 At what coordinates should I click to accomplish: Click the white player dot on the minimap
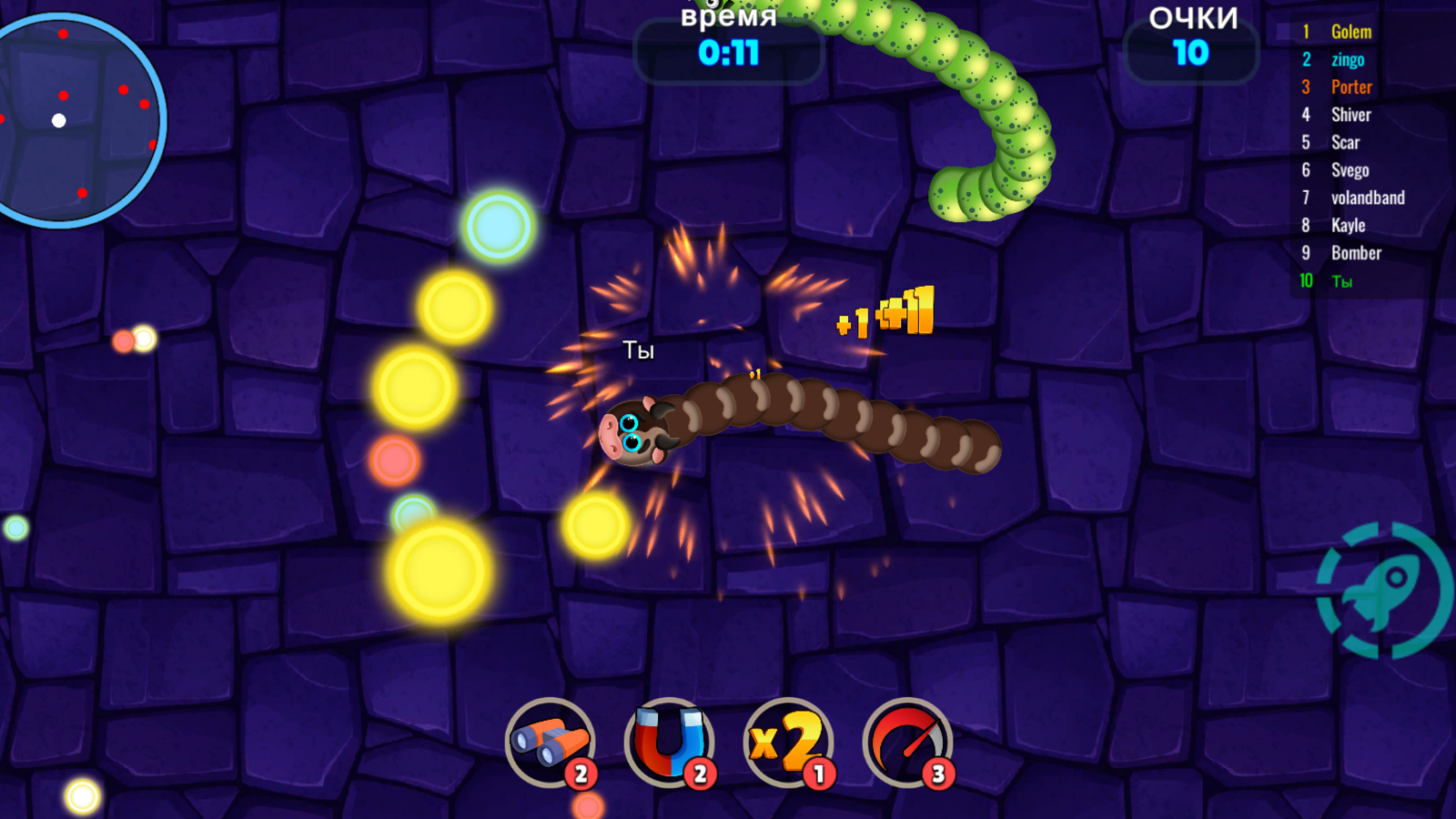tap(58, 120)
